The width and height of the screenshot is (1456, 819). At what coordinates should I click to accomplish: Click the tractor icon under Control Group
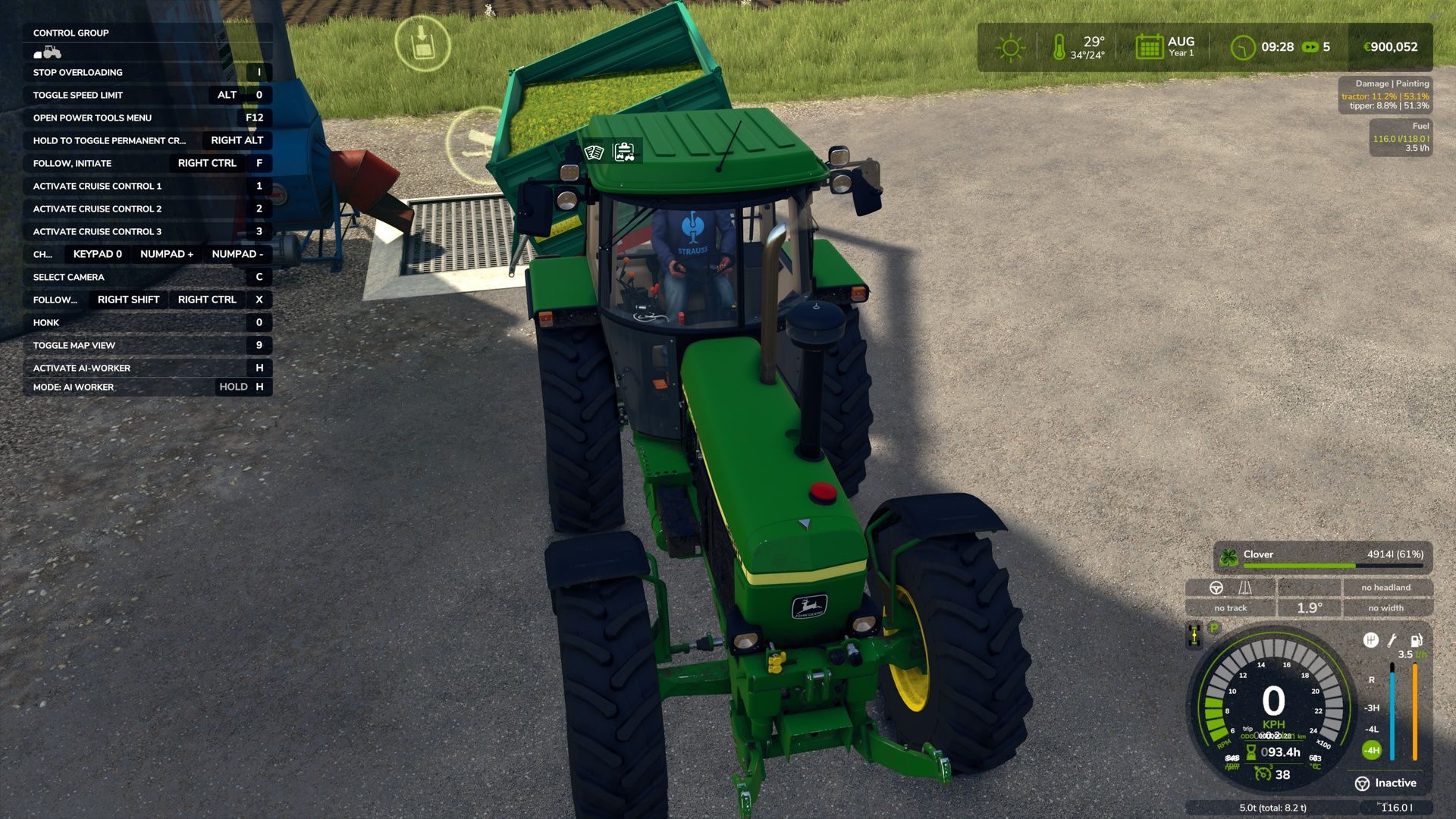(x=47, y=52)
